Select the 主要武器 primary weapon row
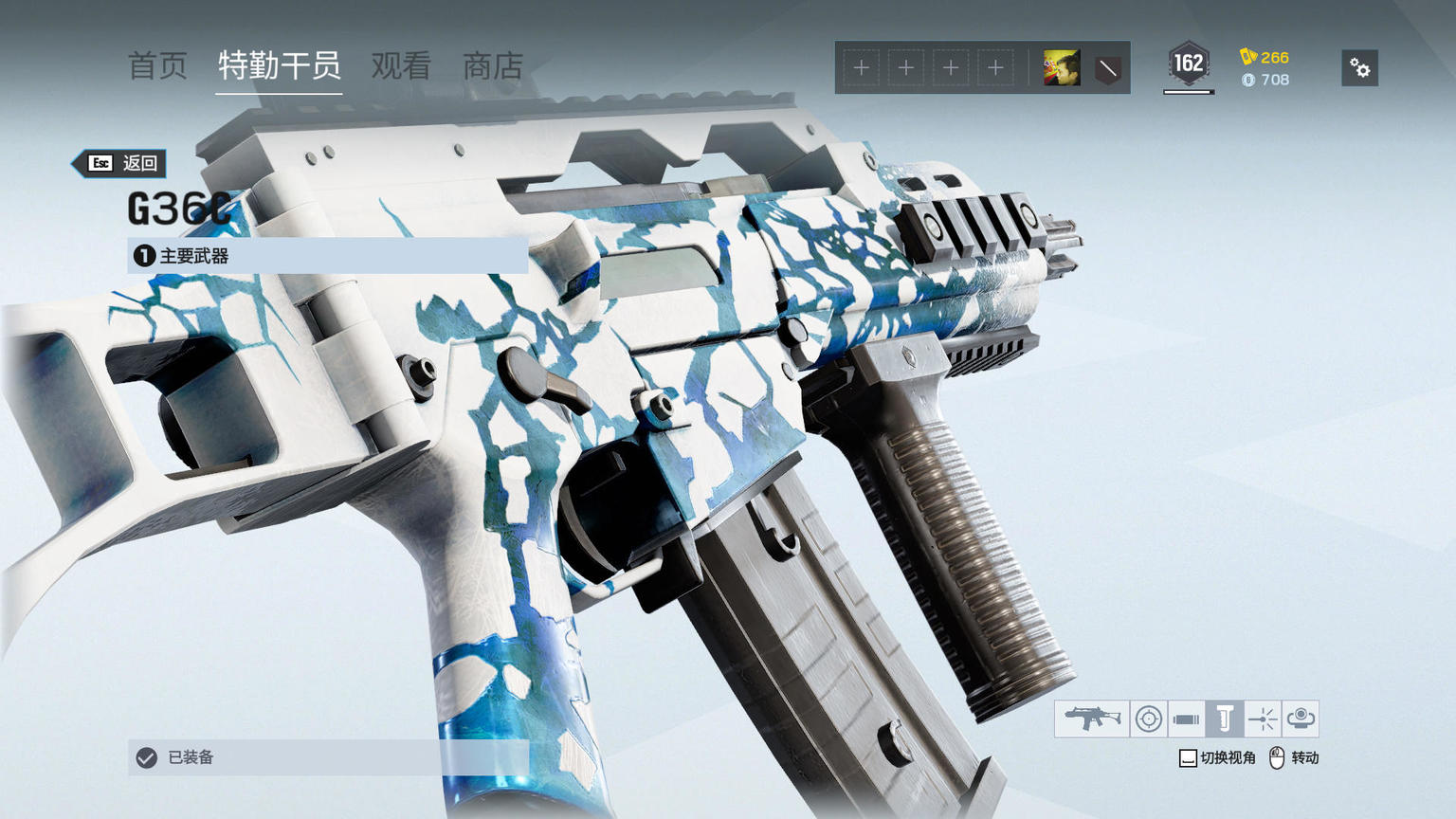The height and width of the screenshot is (819, 1456). click(327, 256)
